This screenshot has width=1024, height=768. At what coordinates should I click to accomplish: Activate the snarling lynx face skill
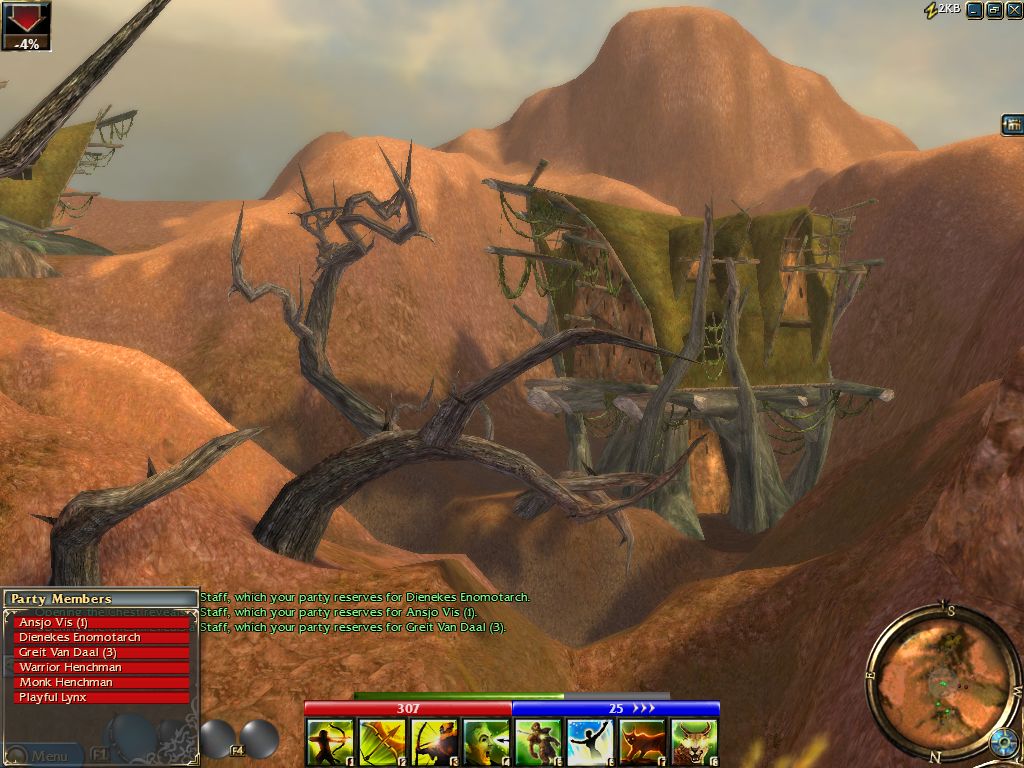click(x=694, y=743)
